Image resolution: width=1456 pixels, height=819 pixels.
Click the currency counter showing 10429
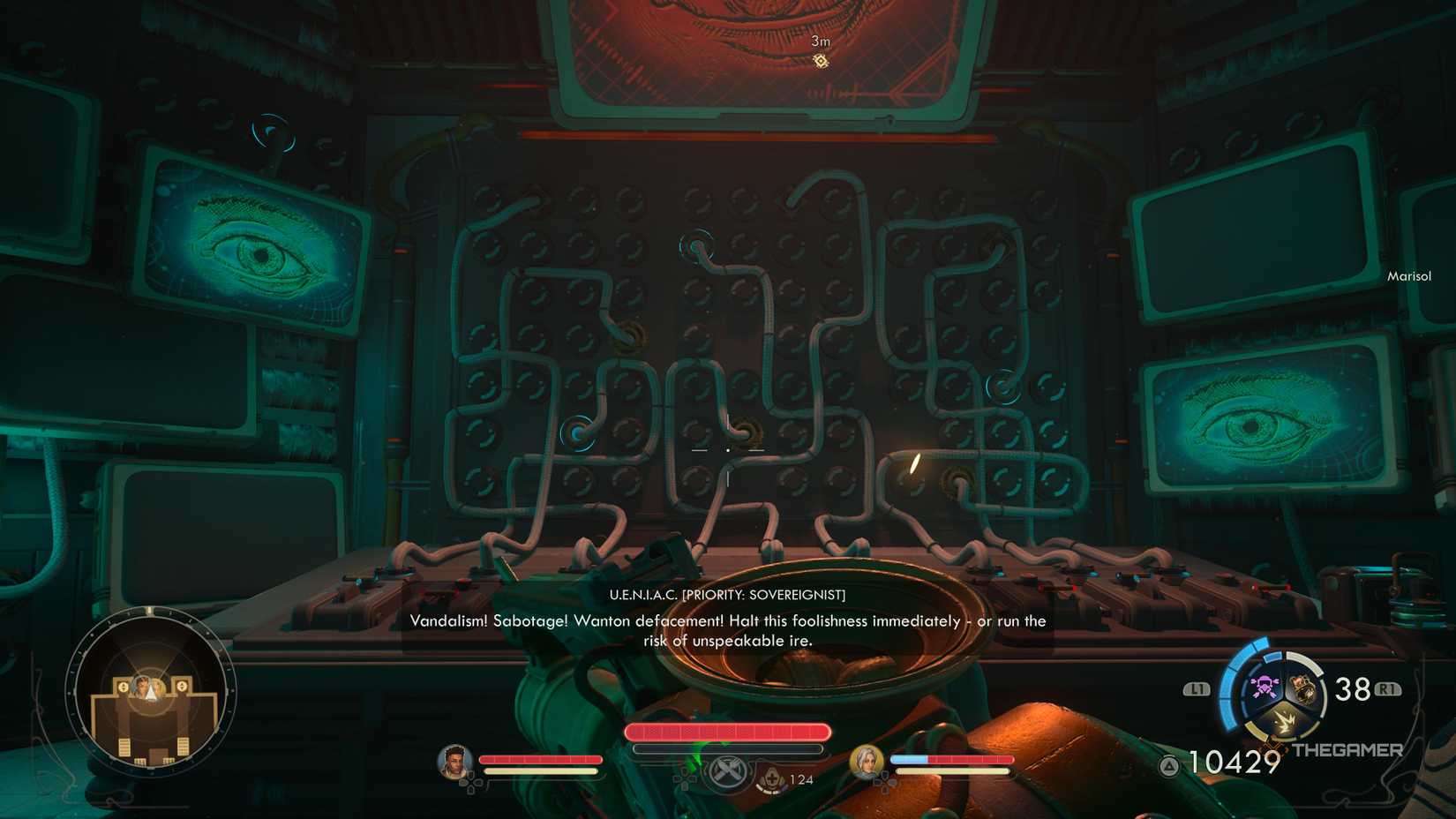click(1232, 763)
